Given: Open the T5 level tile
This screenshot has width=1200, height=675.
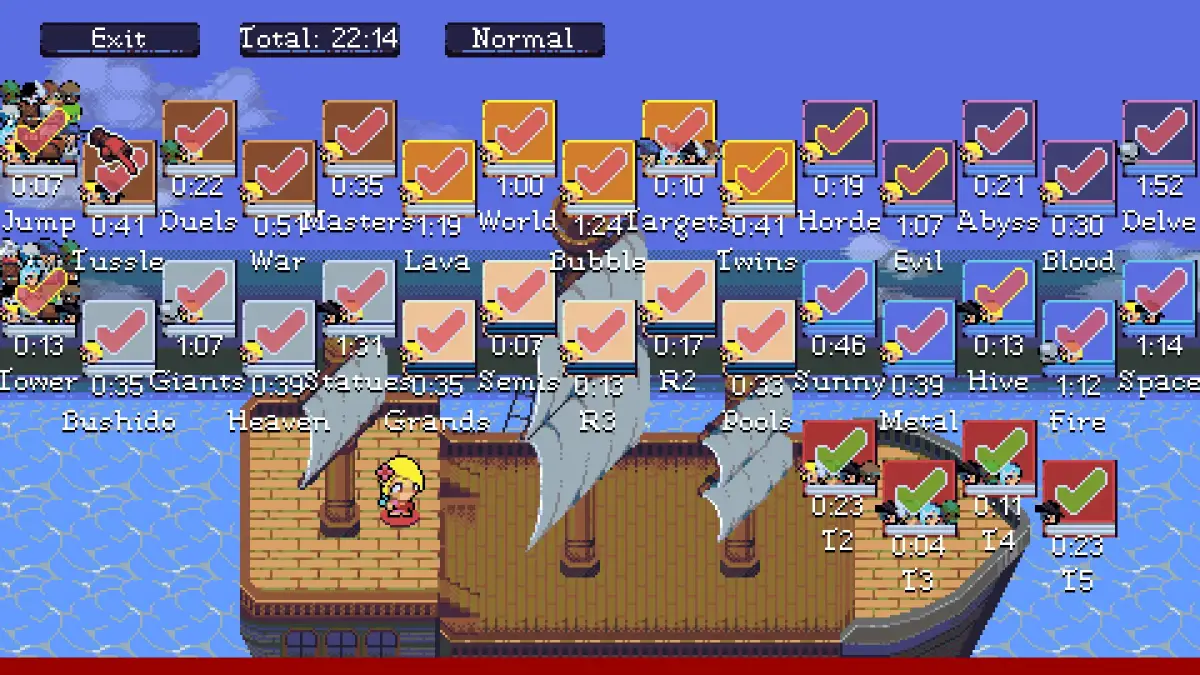Looking at the screenshot, I should click(1080, 496).
